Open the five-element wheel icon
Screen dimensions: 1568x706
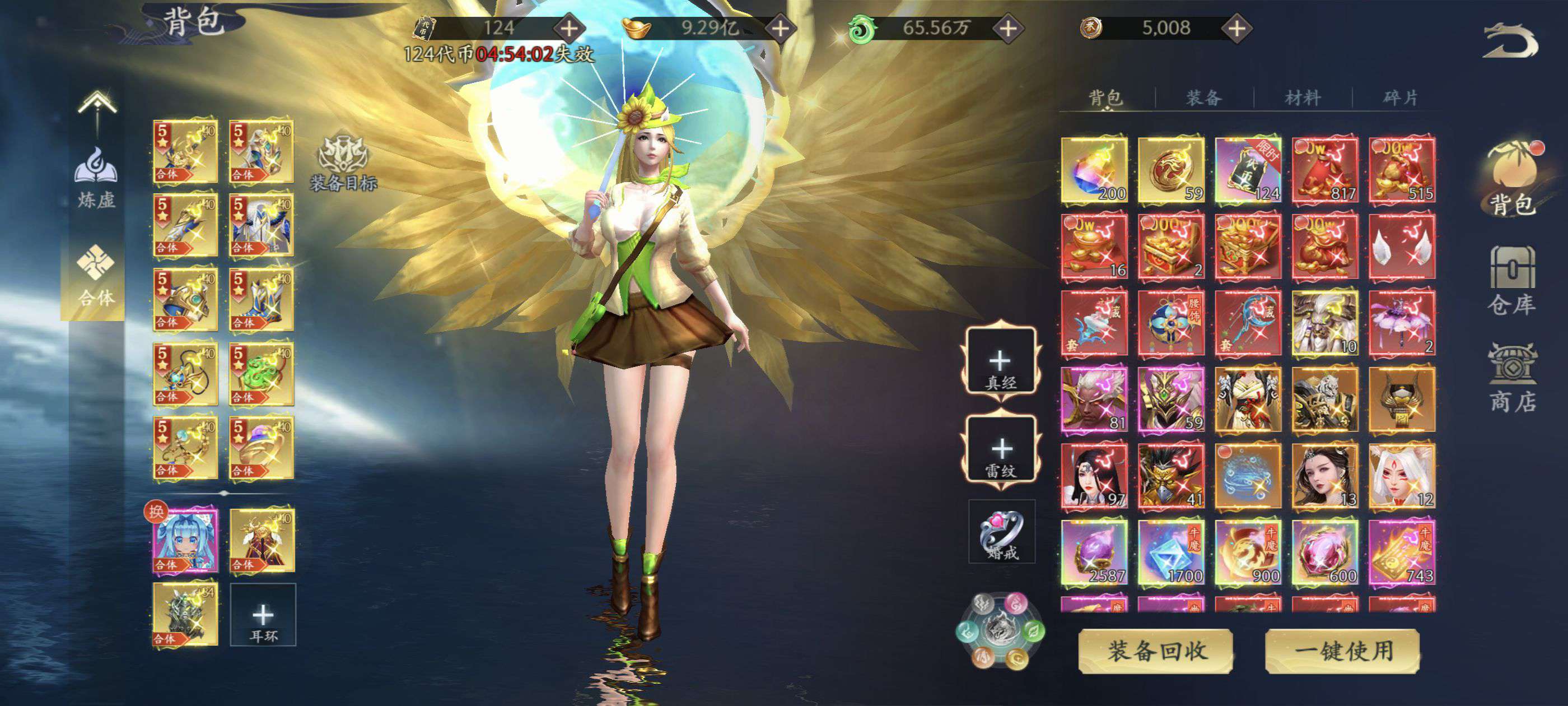coord(1000,630)
